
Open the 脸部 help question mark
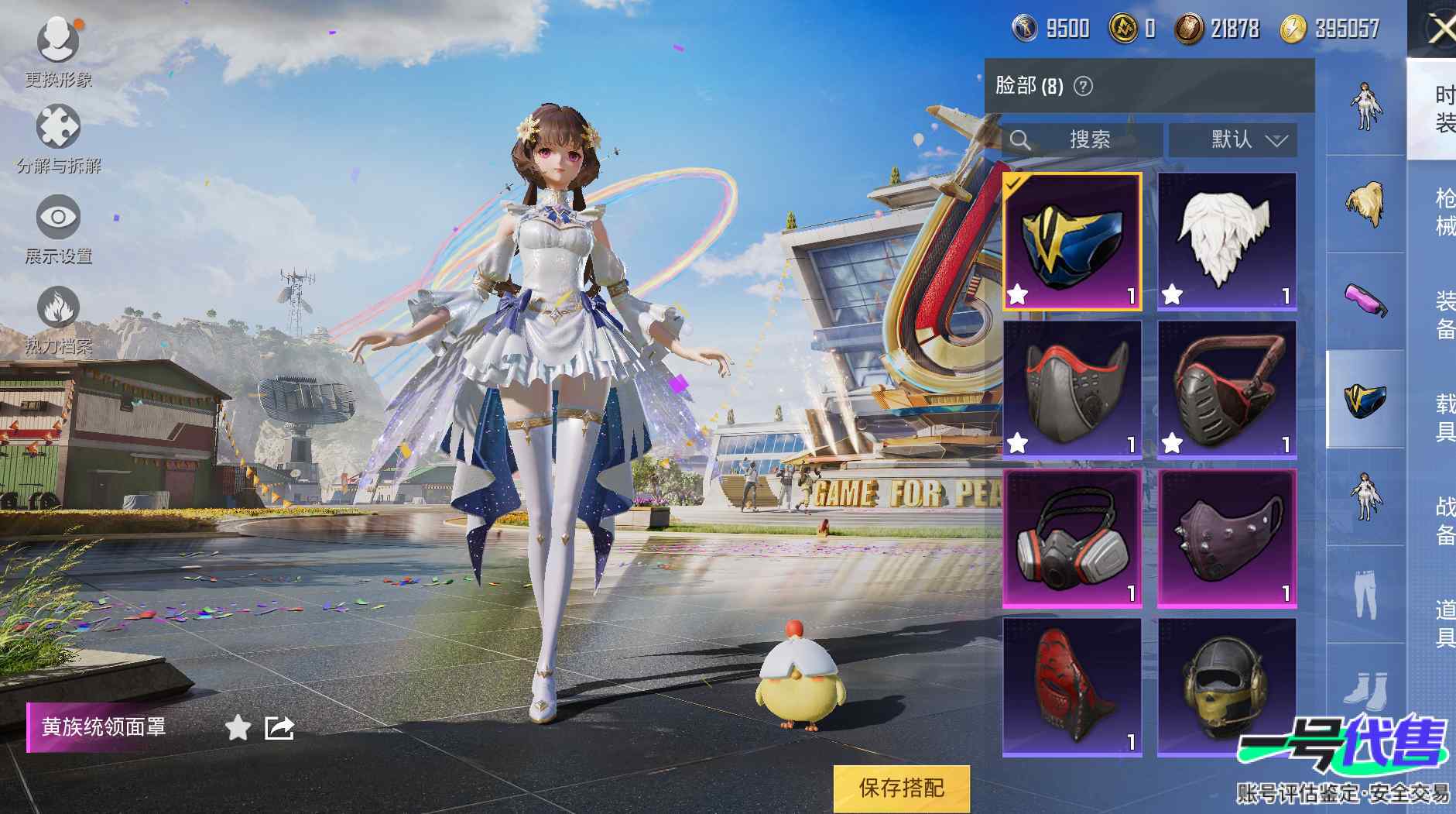[x=1084, y=86]
